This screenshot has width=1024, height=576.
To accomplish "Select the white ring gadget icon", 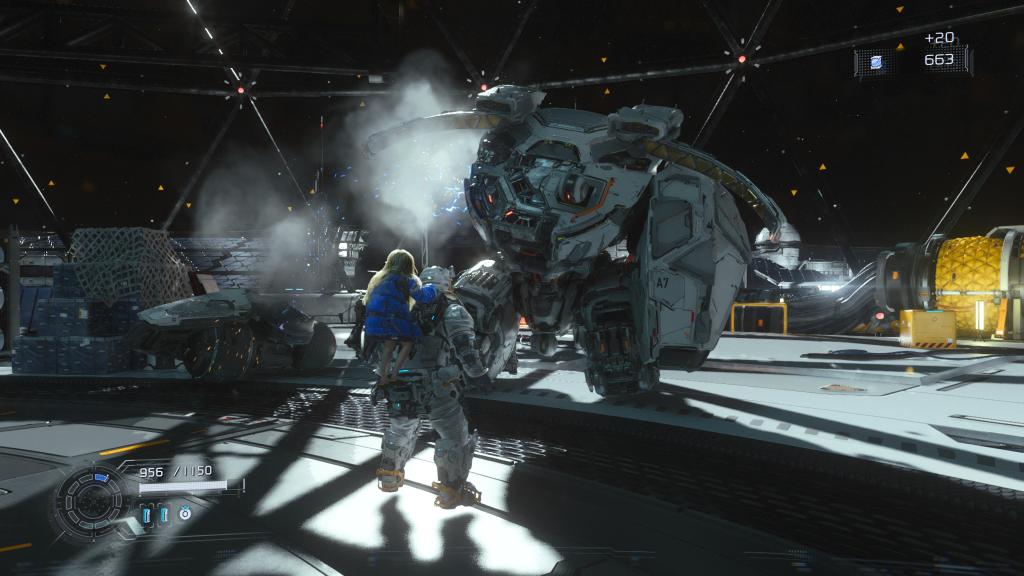I will (x=185, y=515).
